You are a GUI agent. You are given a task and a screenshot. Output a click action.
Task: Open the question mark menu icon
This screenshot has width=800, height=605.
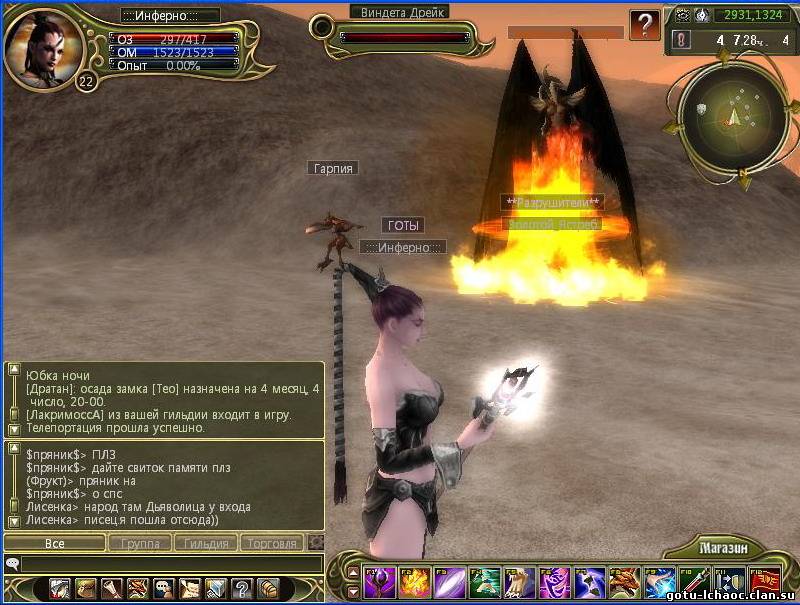pyautogui.click(x=241, y=588)
